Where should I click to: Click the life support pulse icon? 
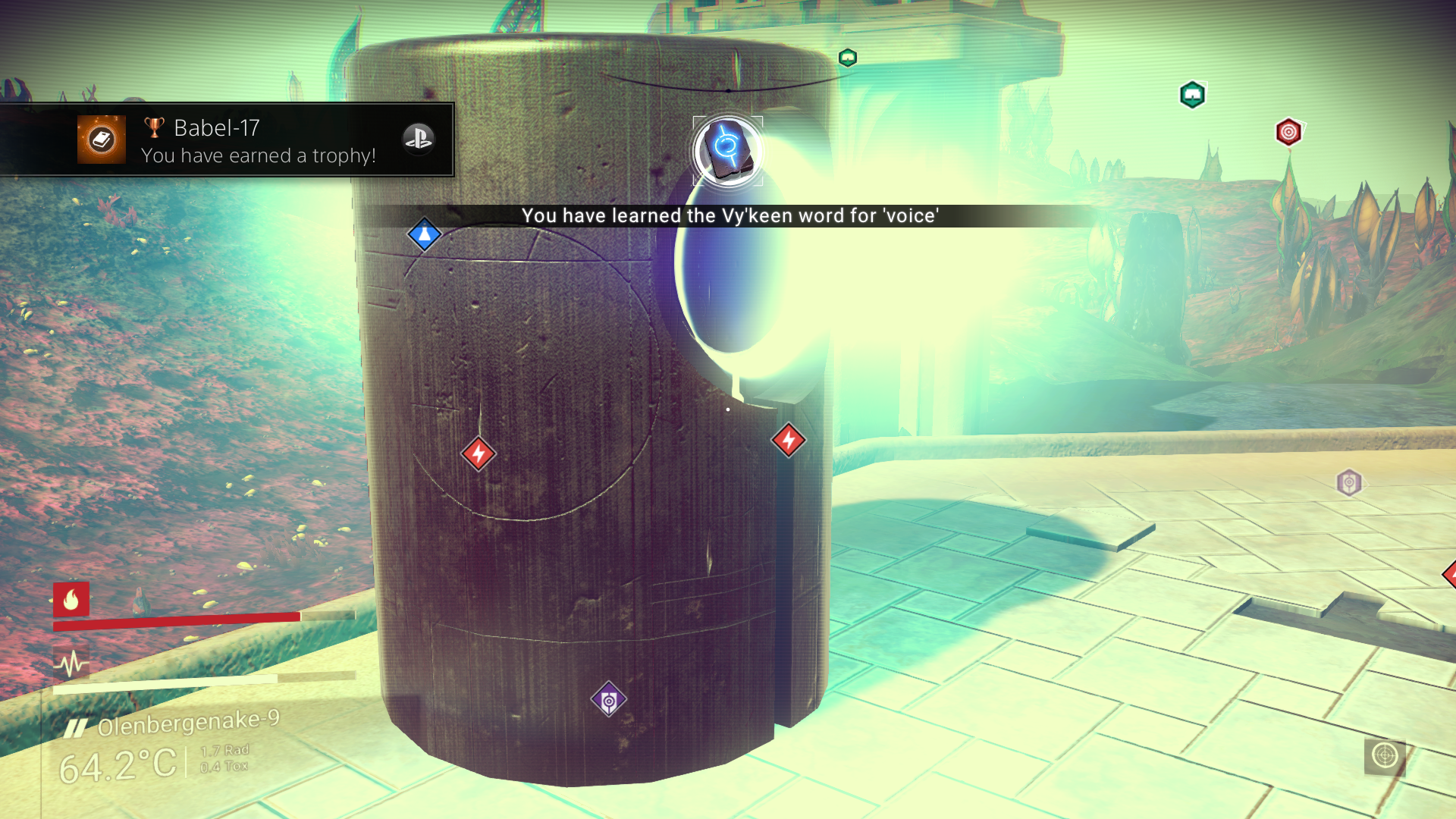71,665
